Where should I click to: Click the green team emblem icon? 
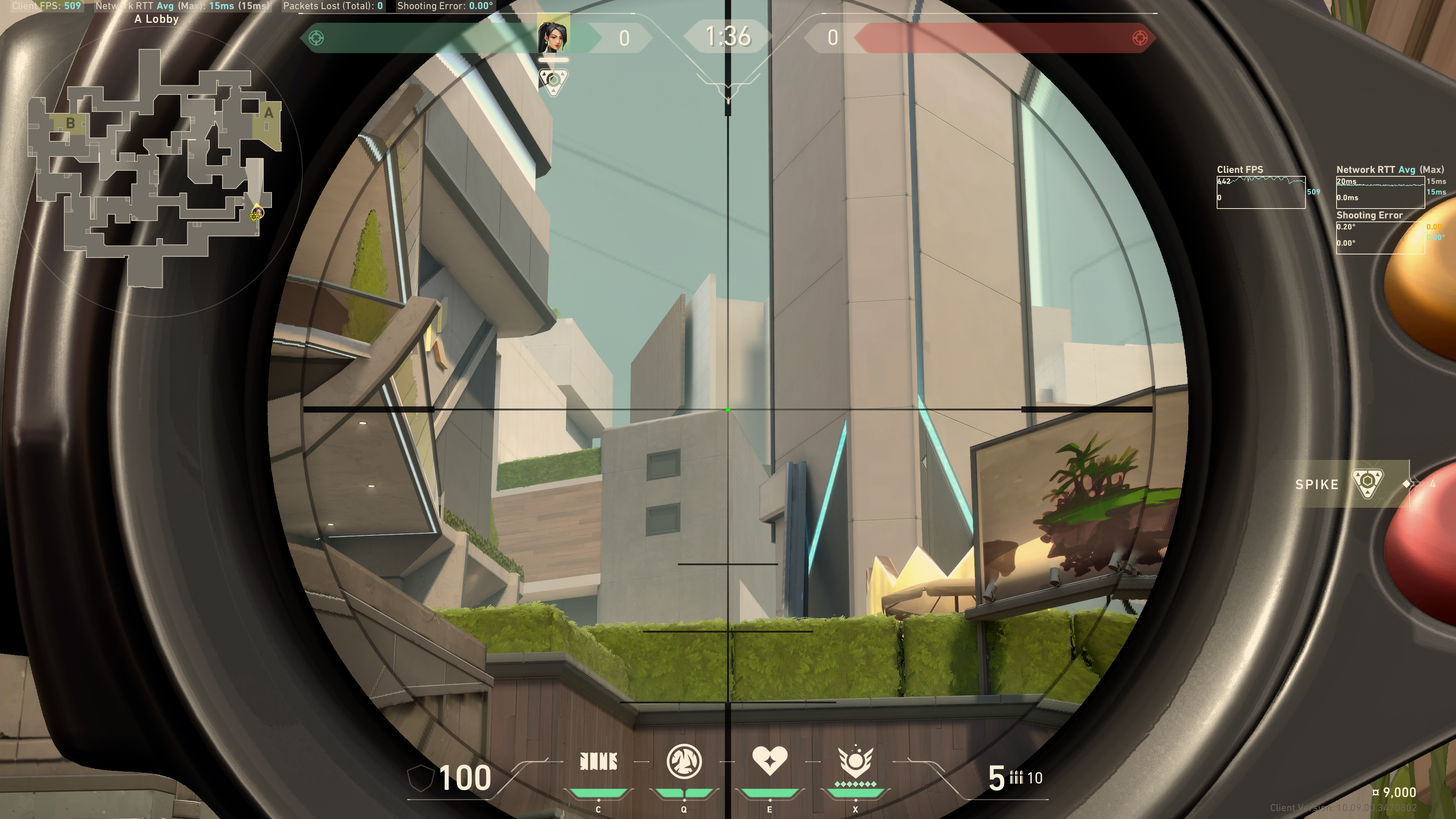pyautogui.click(x=317, y=38)
